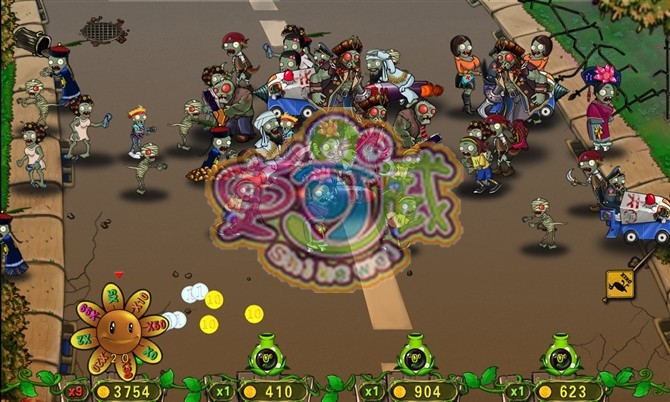This screenshot has height=402, width=670.
Task: Select the sunflower cannon
Action: coord(118,329)
